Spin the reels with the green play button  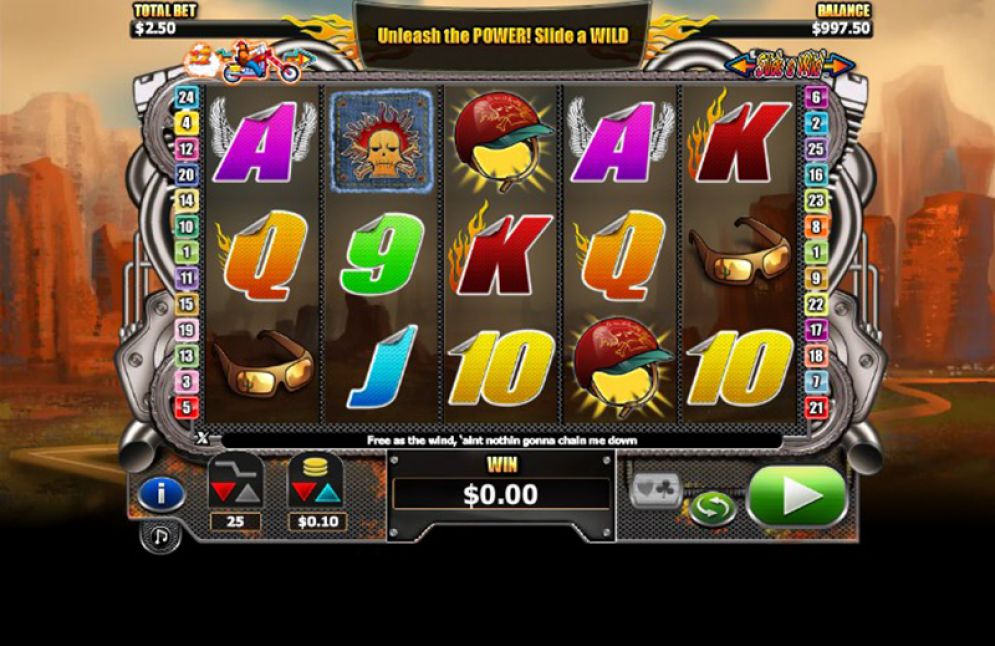pos(796,496)
